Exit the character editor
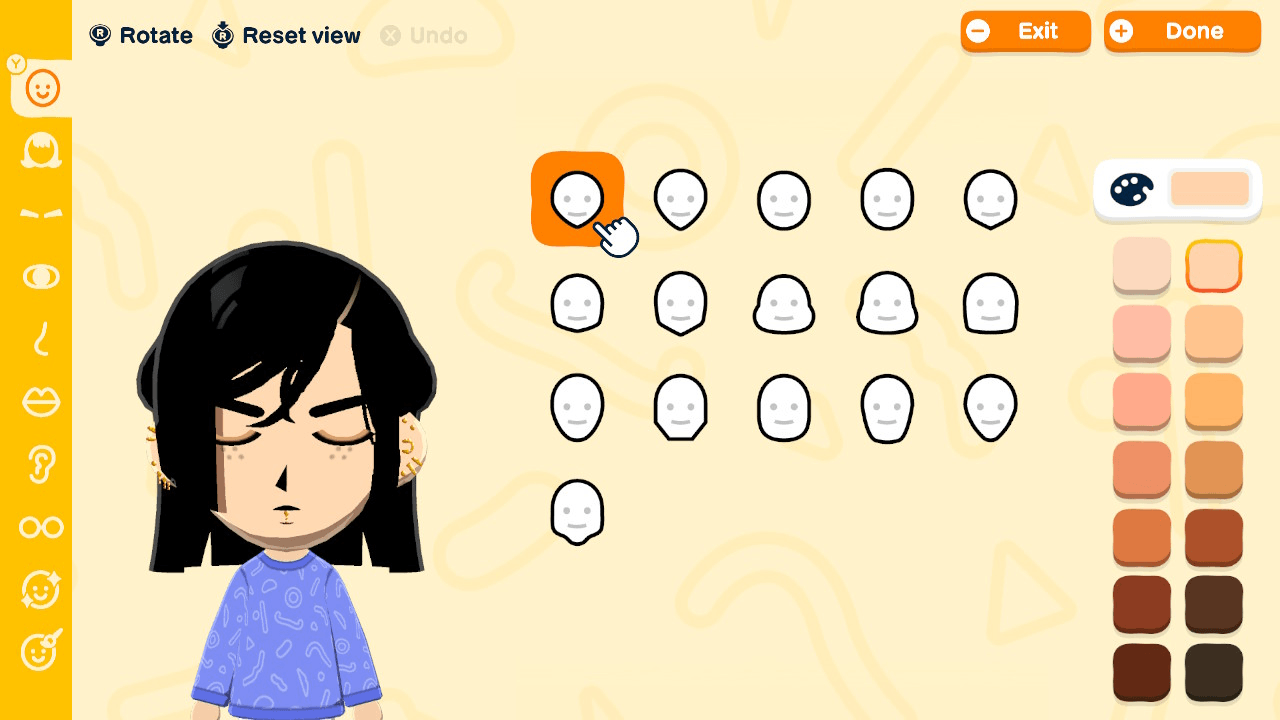 (x=1026, y=31)
